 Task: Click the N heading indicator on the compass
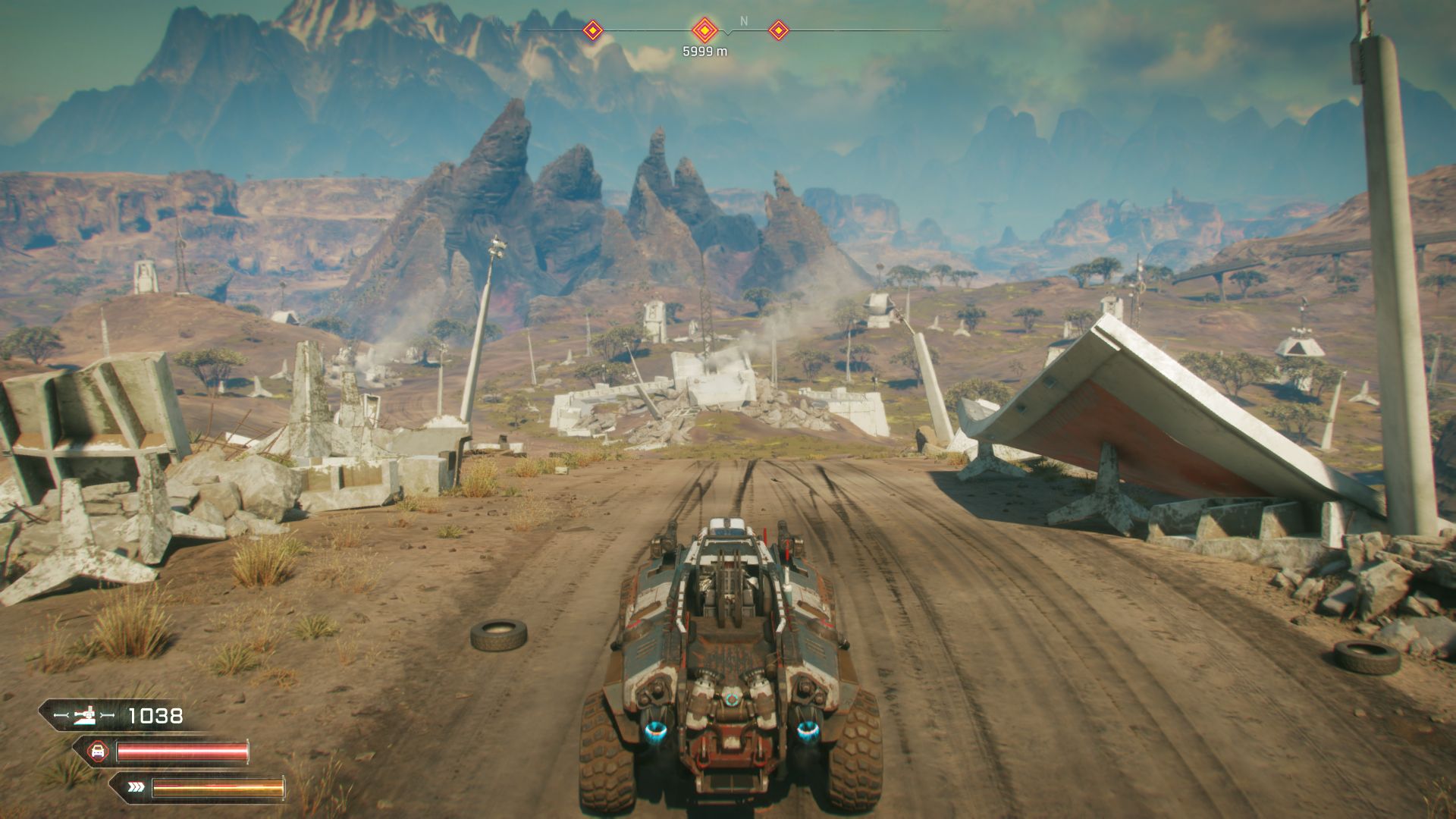pyautogui.click(x=743, y=21)
